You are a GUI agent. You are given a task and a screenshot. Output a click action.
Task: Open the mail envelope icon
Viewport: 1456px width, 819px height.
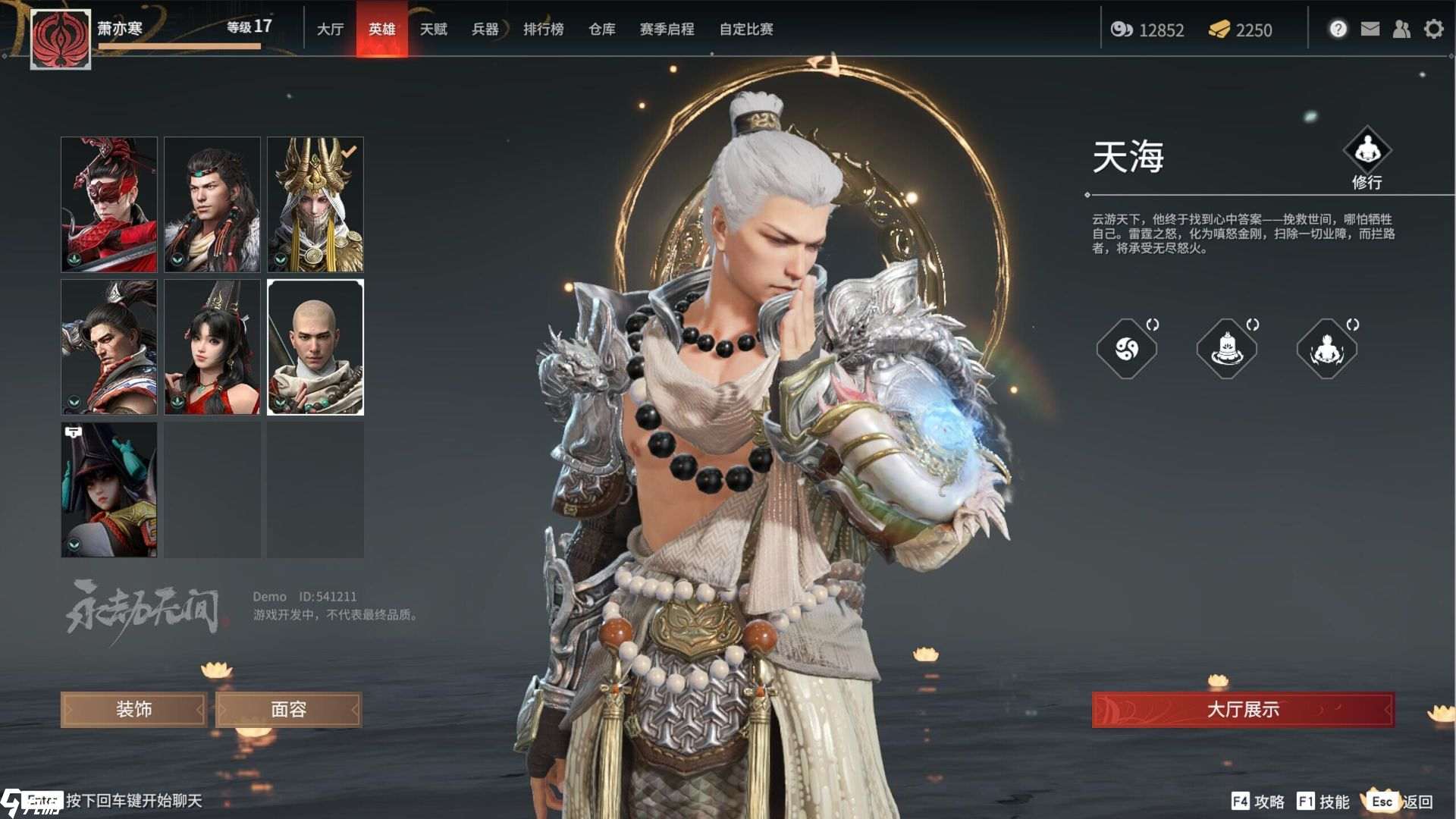(x=1370, y=30)
